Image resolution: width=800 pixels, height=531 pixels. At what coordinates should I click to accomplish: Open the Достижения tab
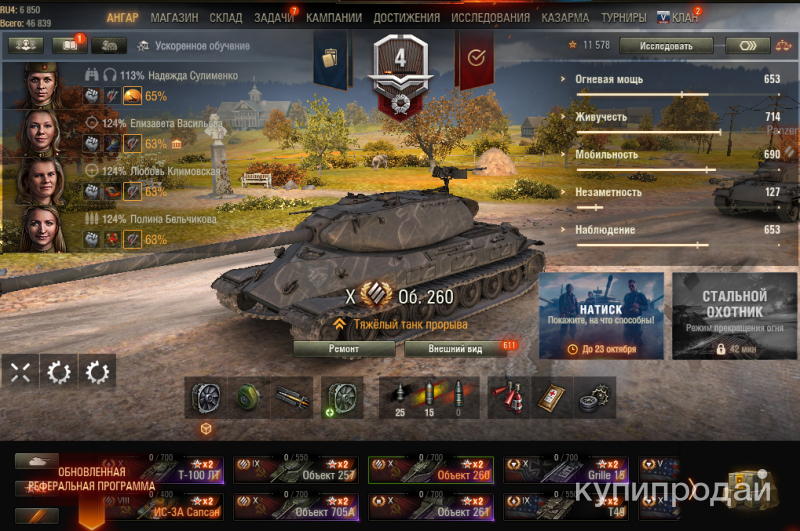click(406, 17)
